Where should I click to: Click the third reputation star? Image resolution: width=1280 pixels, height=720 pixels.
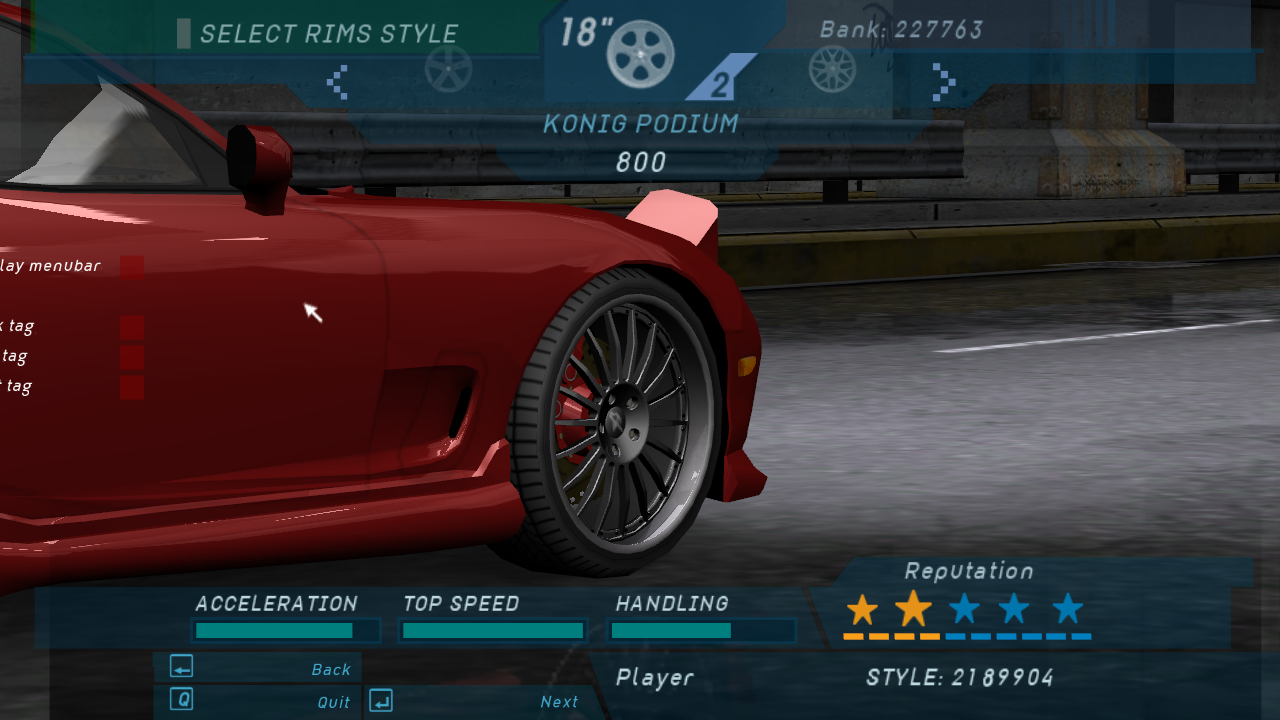click(964, 606)
